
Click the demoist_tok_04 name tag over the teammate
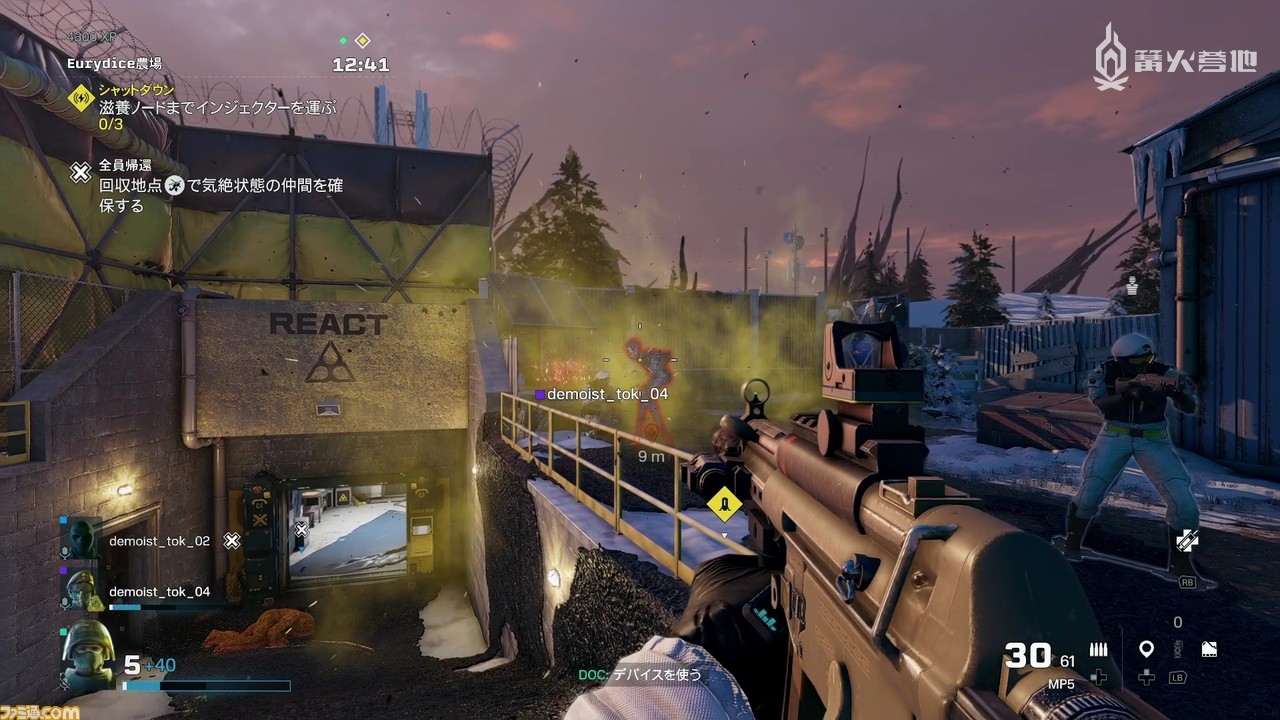[x=607, y=394]
